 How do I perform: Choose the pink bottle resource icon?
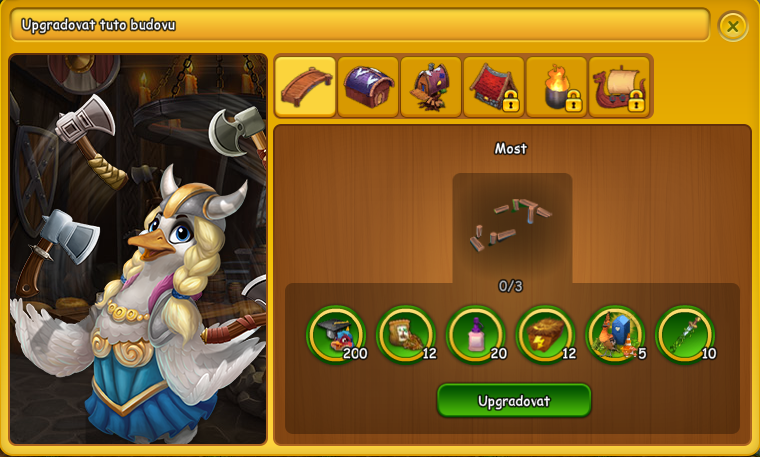[476, 335]
